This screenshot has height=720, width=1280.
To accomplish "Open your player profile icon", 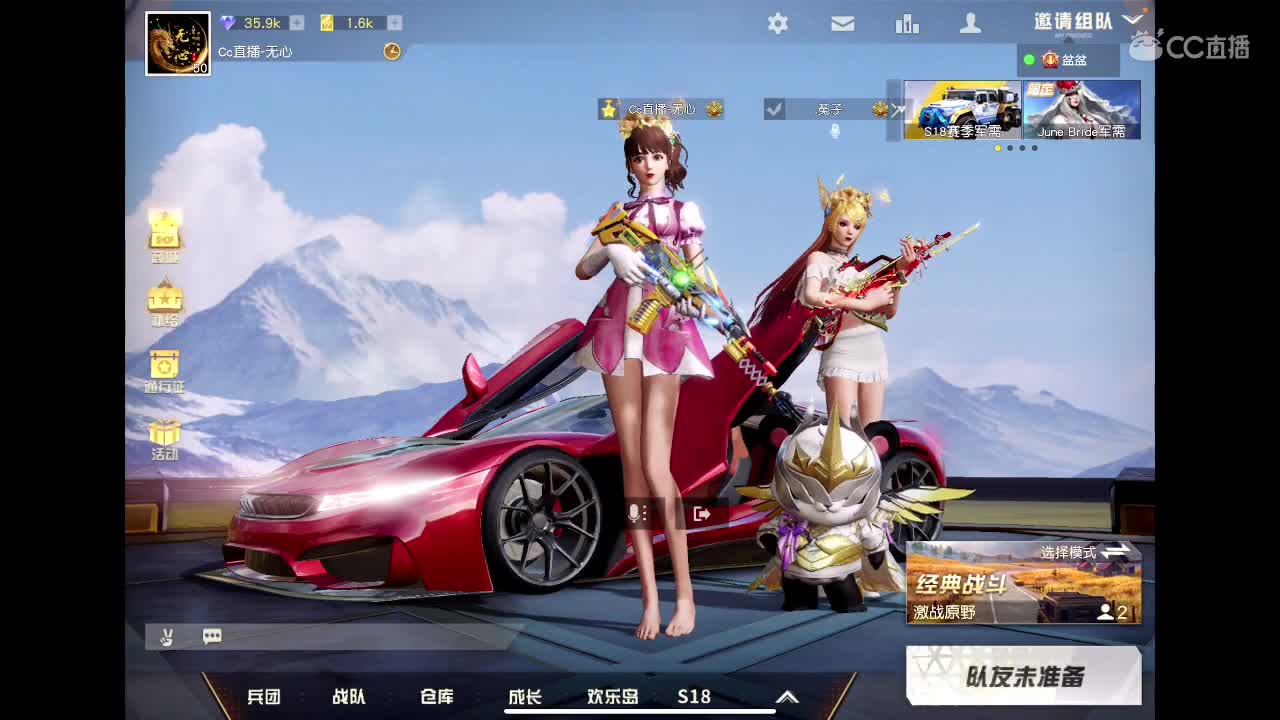I will click(970, 22).
